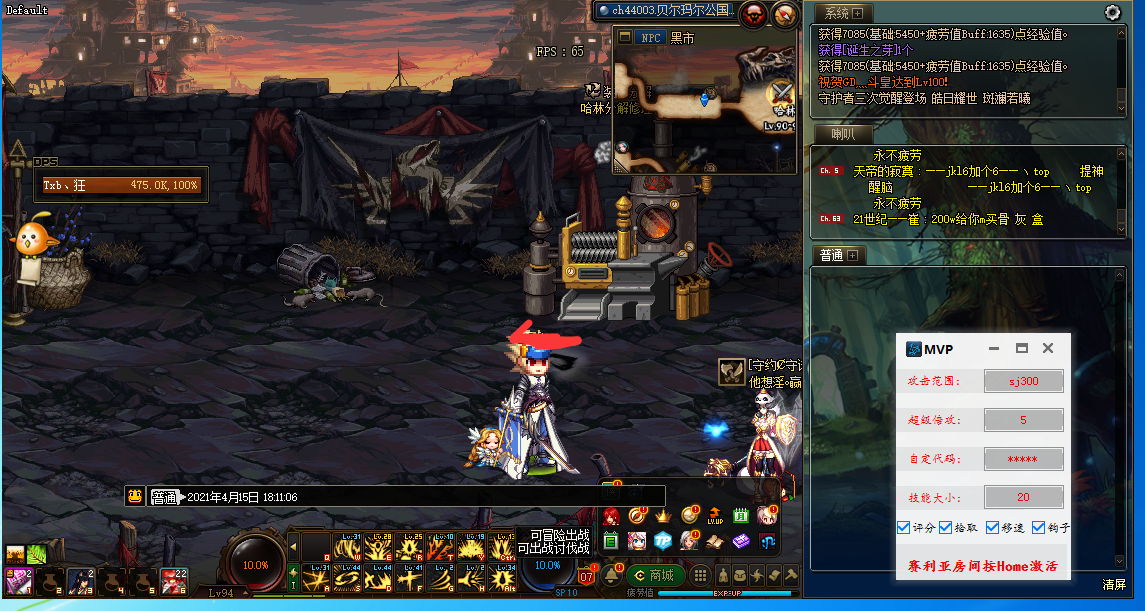Close the MVP window

point(1048,348)
